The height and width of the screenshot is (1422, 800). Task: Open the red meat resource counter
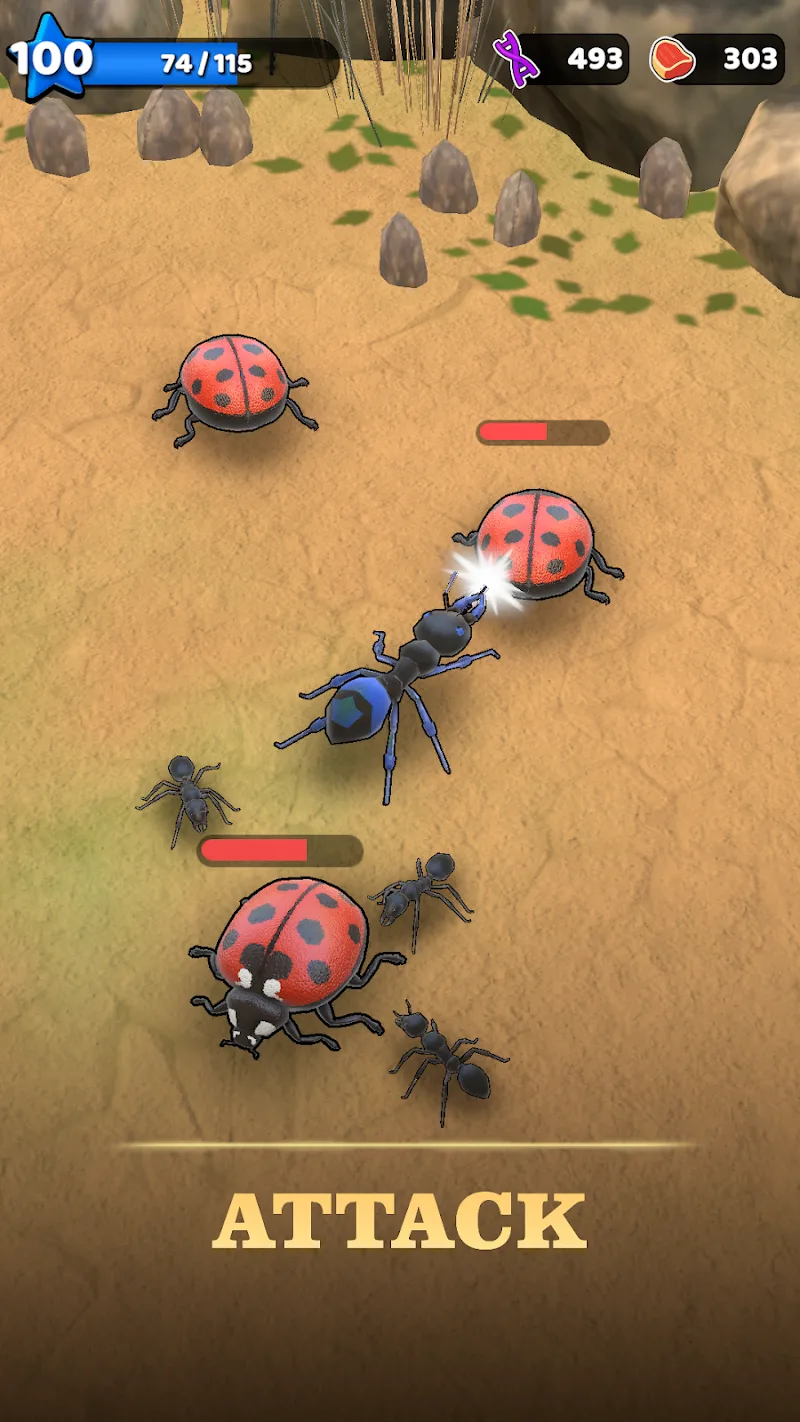pyautogui.click(x=717, y=59)
